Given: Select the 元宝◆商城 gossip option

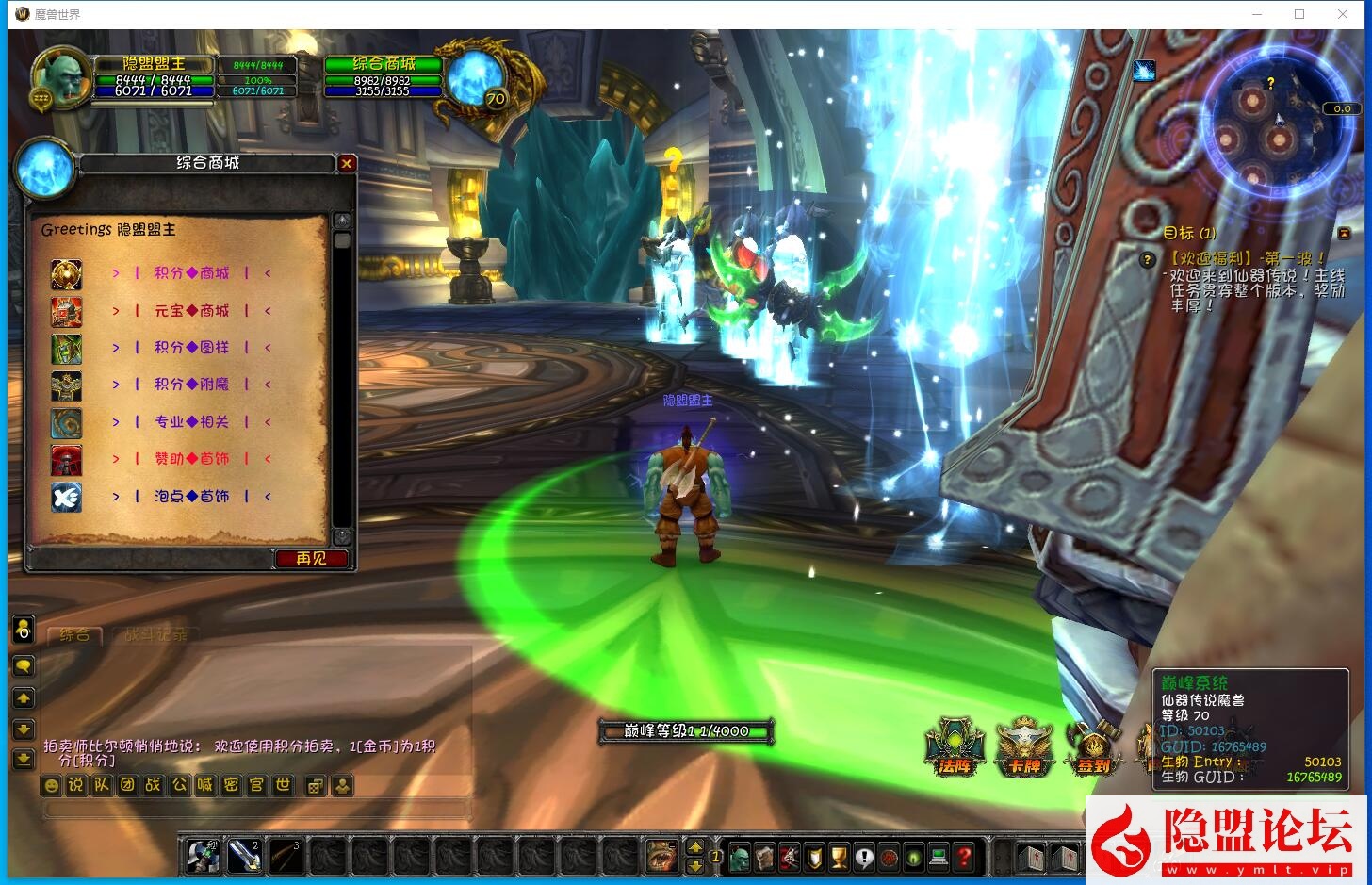Looking at the screenshot, I should click(x=191, y=310).
